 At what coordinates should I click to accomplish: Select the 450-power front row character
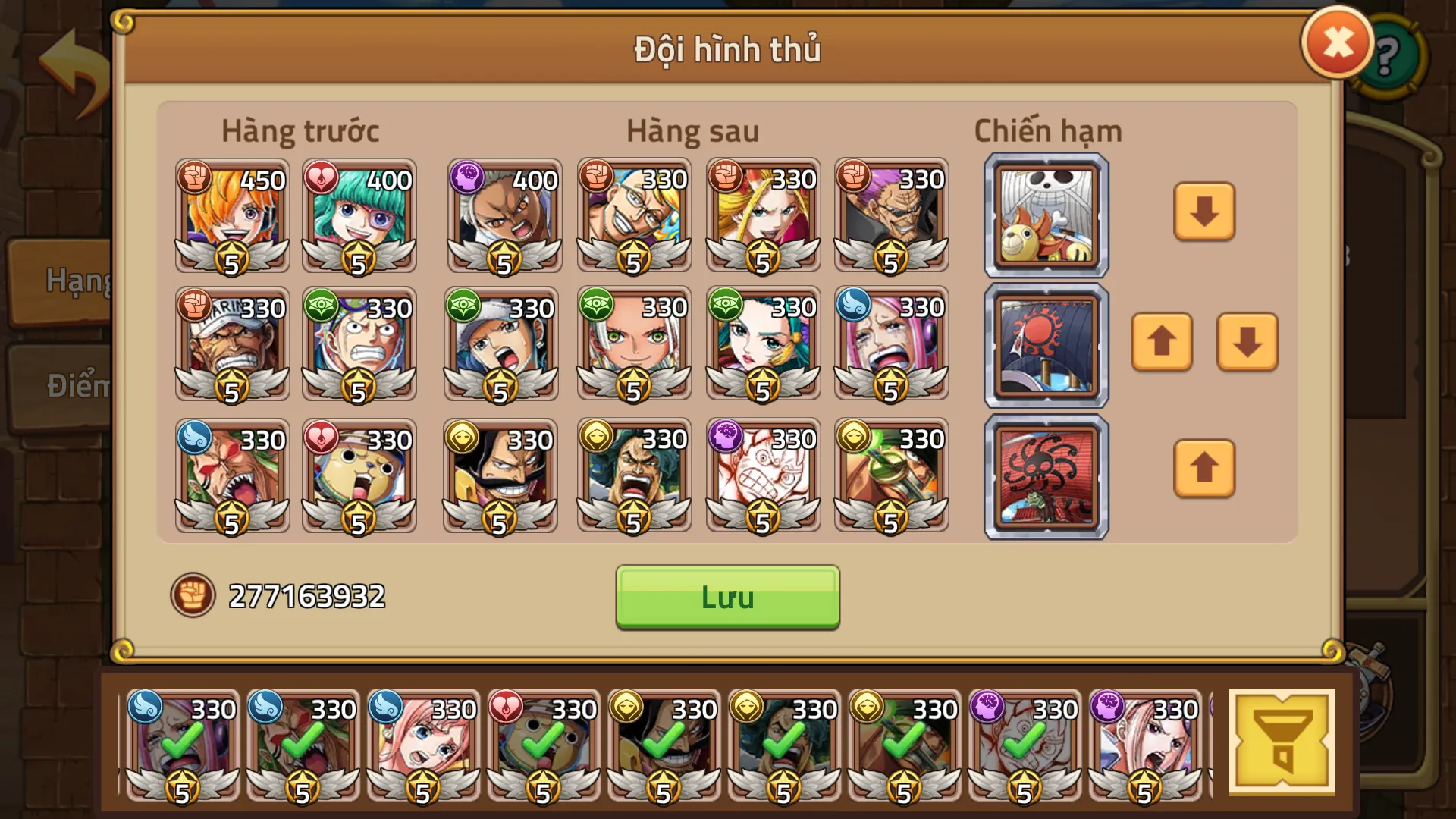click(230, 218)
